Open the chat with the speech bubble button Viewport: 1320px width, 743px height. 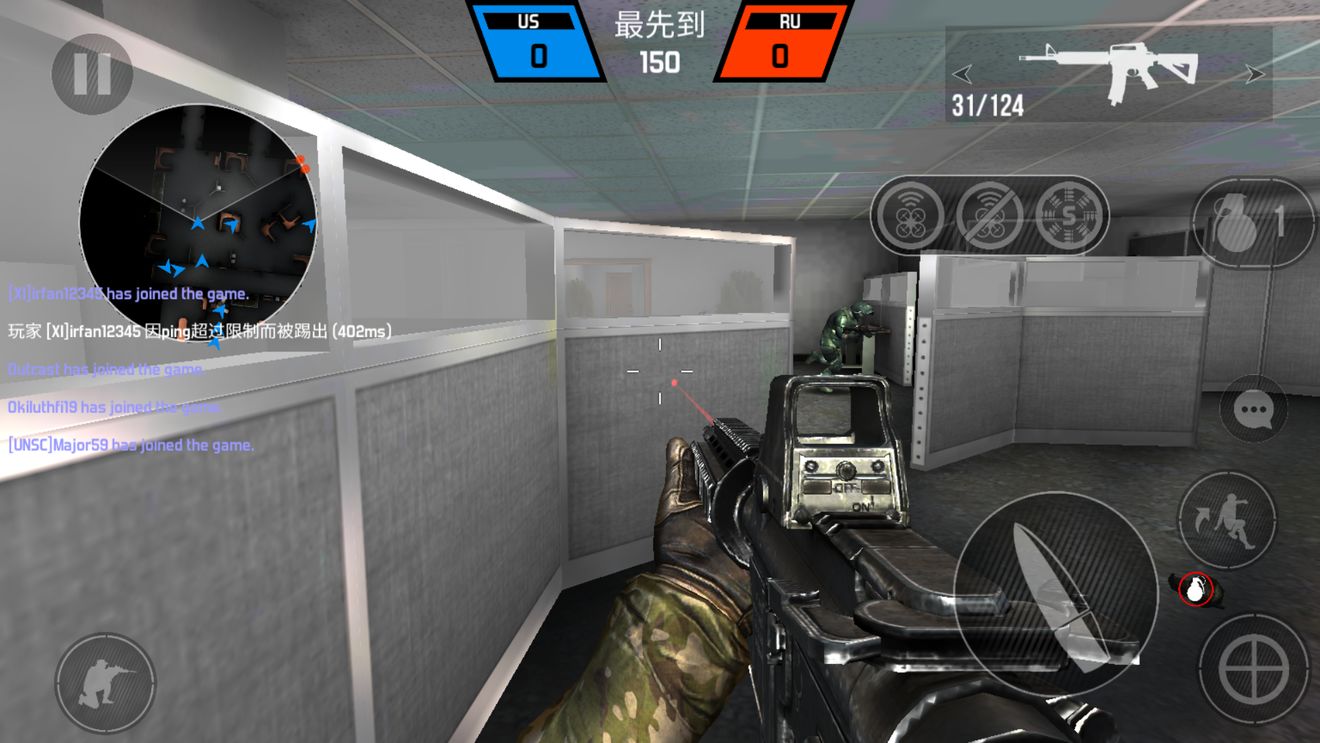pyautogui.click(x=1253, y=409)
